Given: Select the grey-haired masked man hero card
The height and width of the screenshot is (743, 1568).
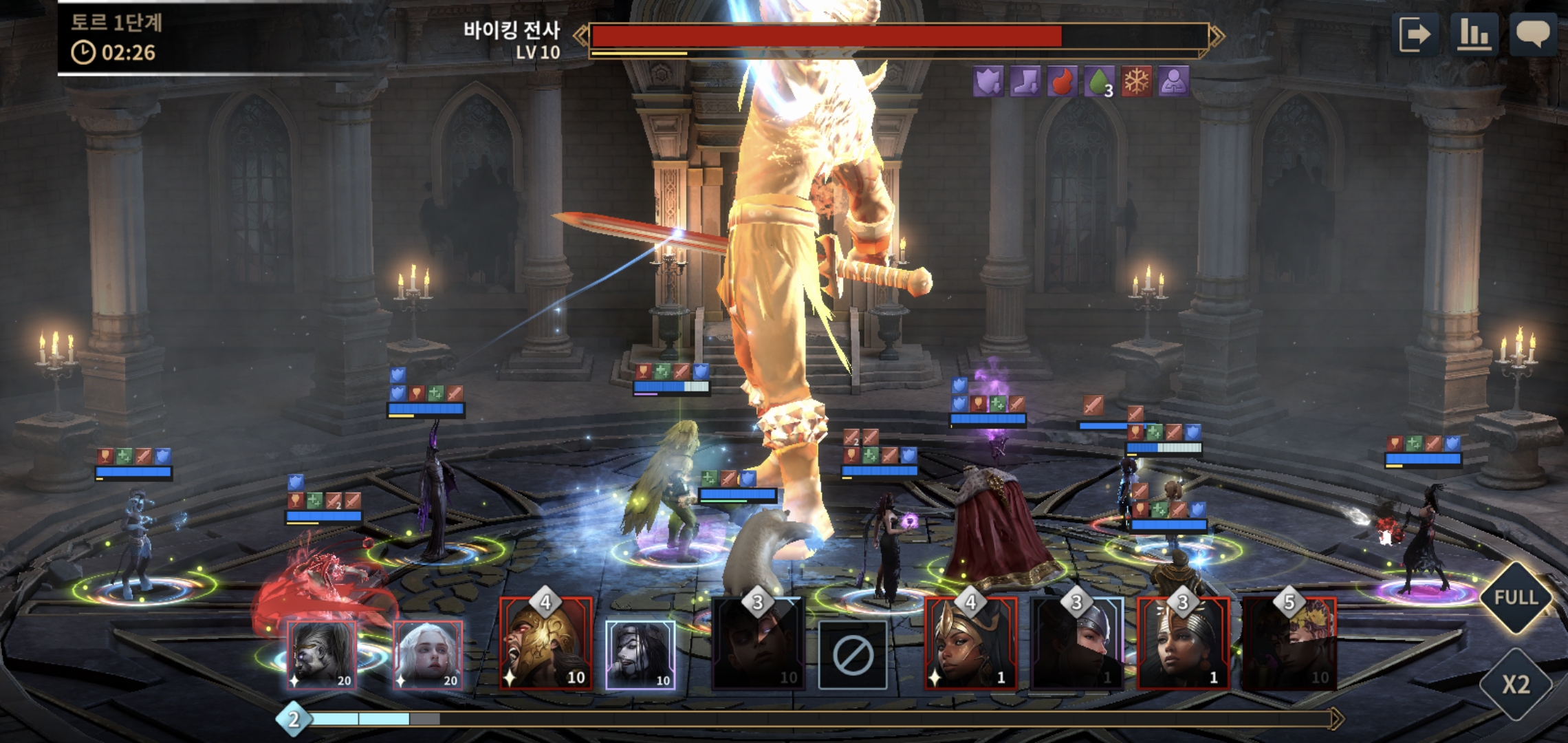Looking at the screenshot, I should click(x=322, y=655).
